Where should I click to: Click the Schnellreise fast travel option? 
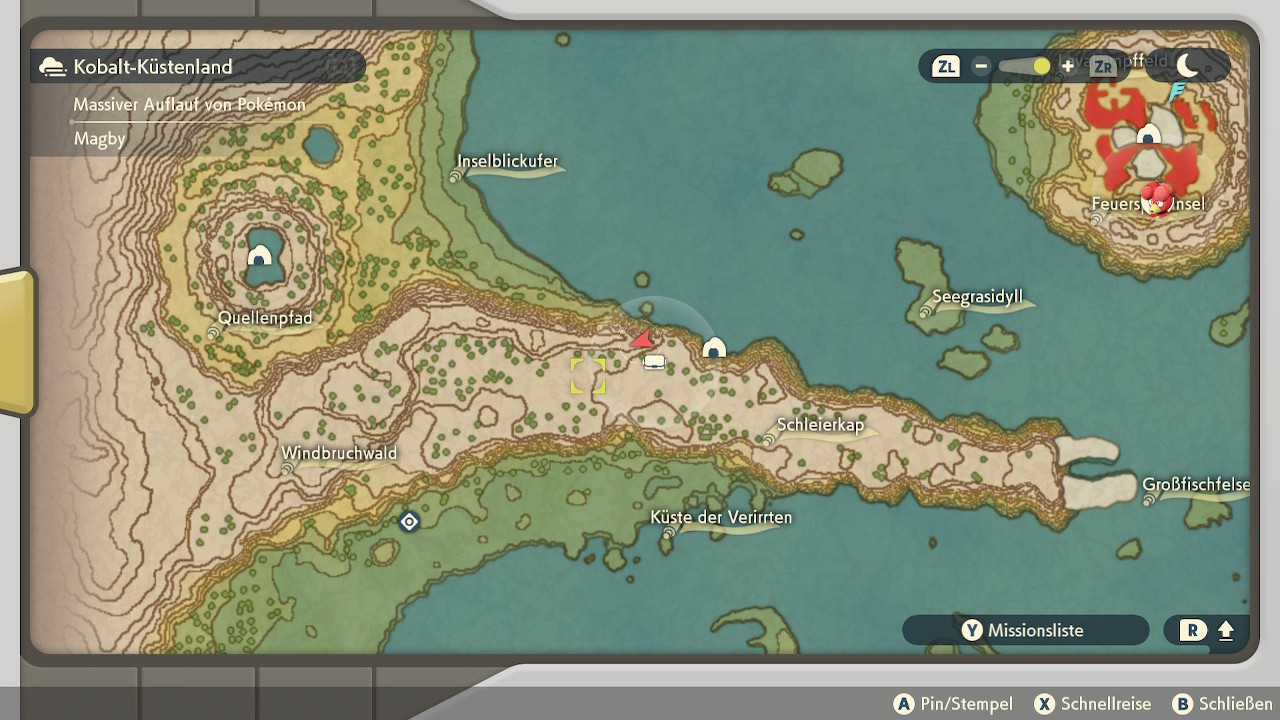pos(1092,704)
